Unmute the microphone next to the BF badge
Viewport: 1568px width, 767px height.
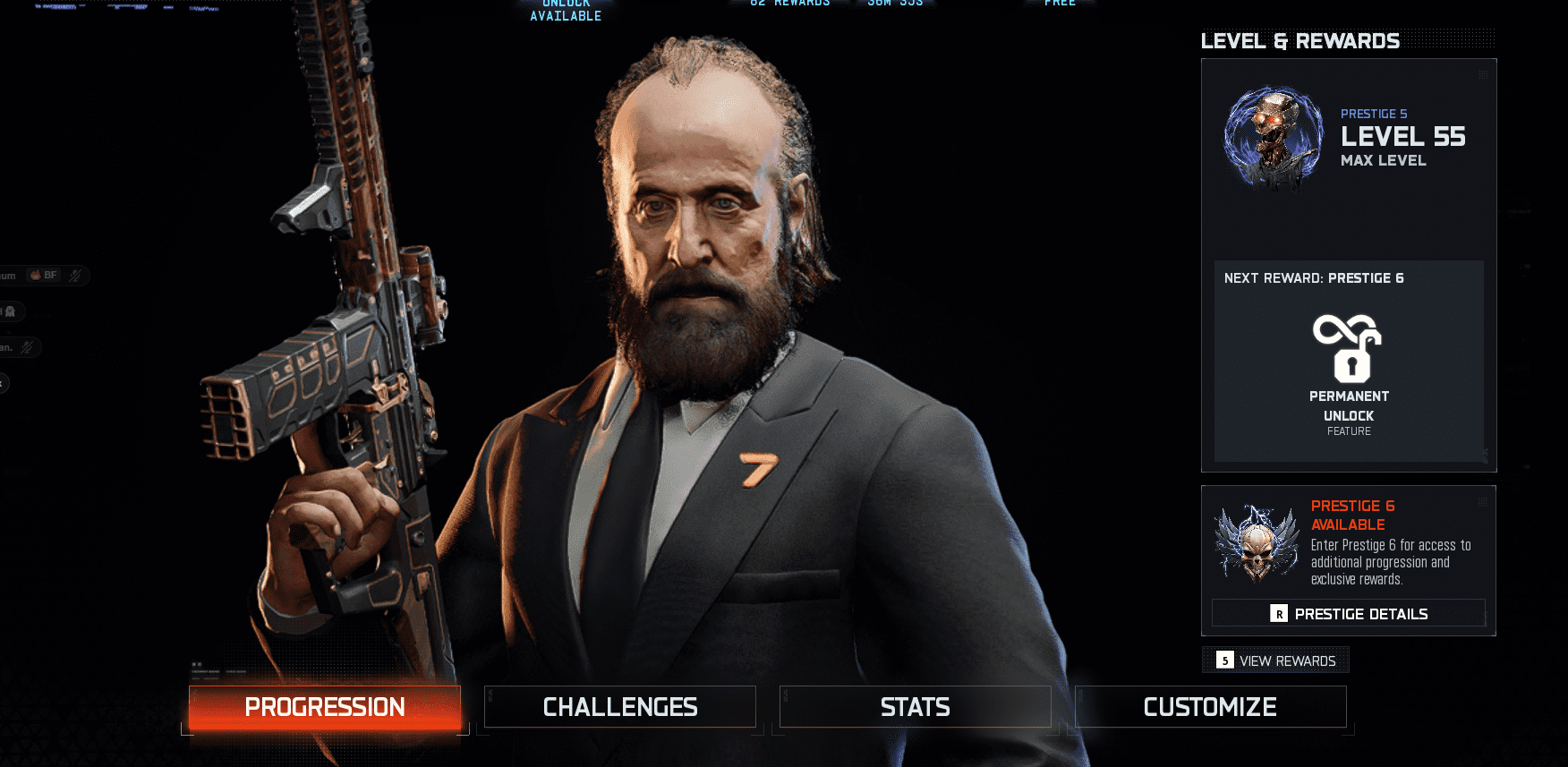tap(75, 275)
